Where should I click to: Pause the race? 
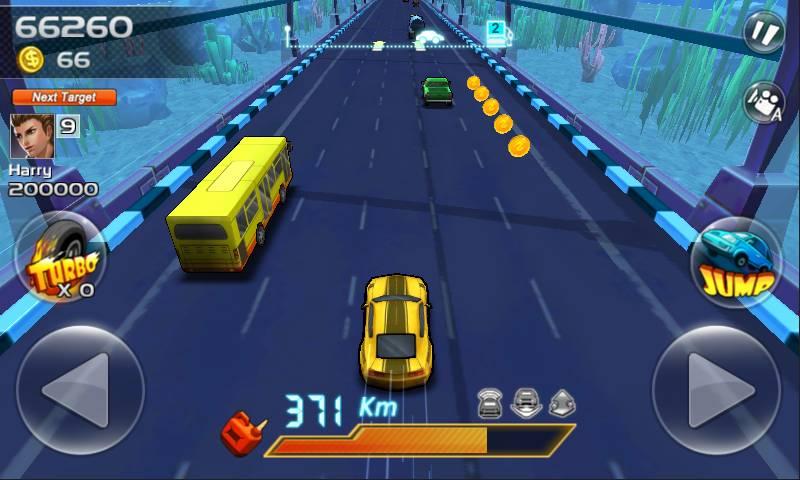[763, 32]
